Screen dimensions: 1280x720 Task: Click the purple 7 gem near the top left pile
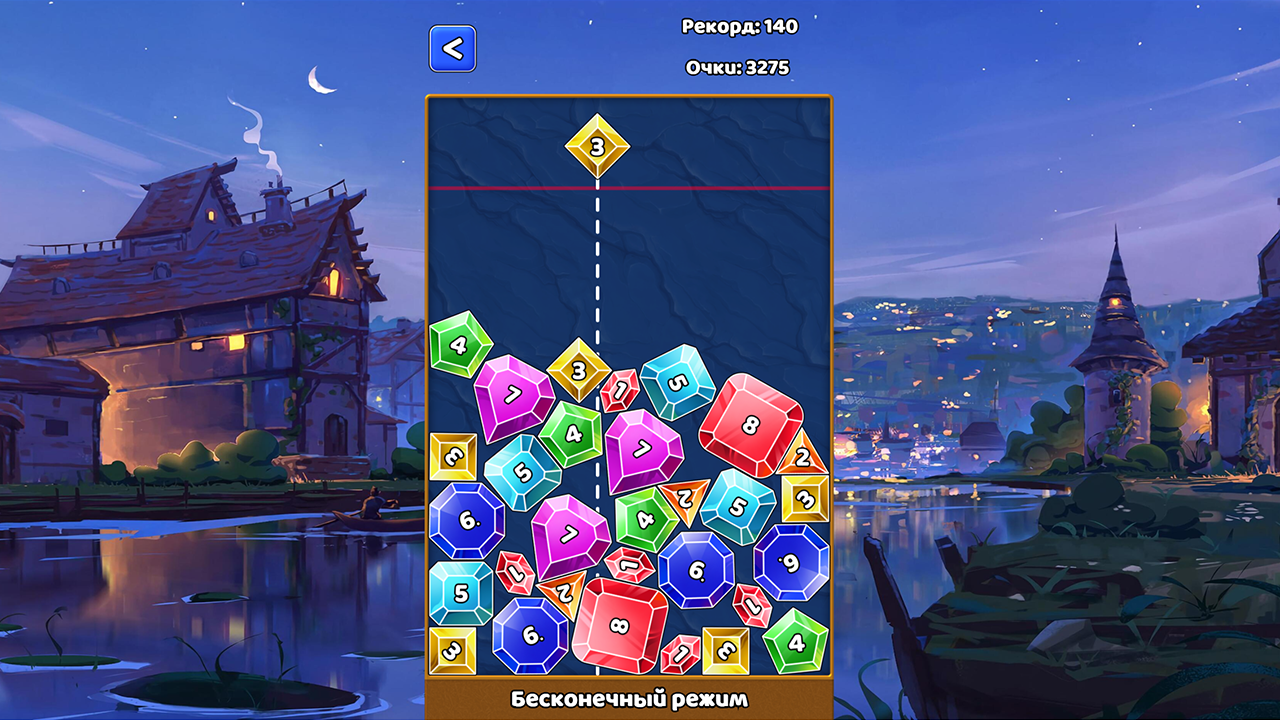(511, 393)
